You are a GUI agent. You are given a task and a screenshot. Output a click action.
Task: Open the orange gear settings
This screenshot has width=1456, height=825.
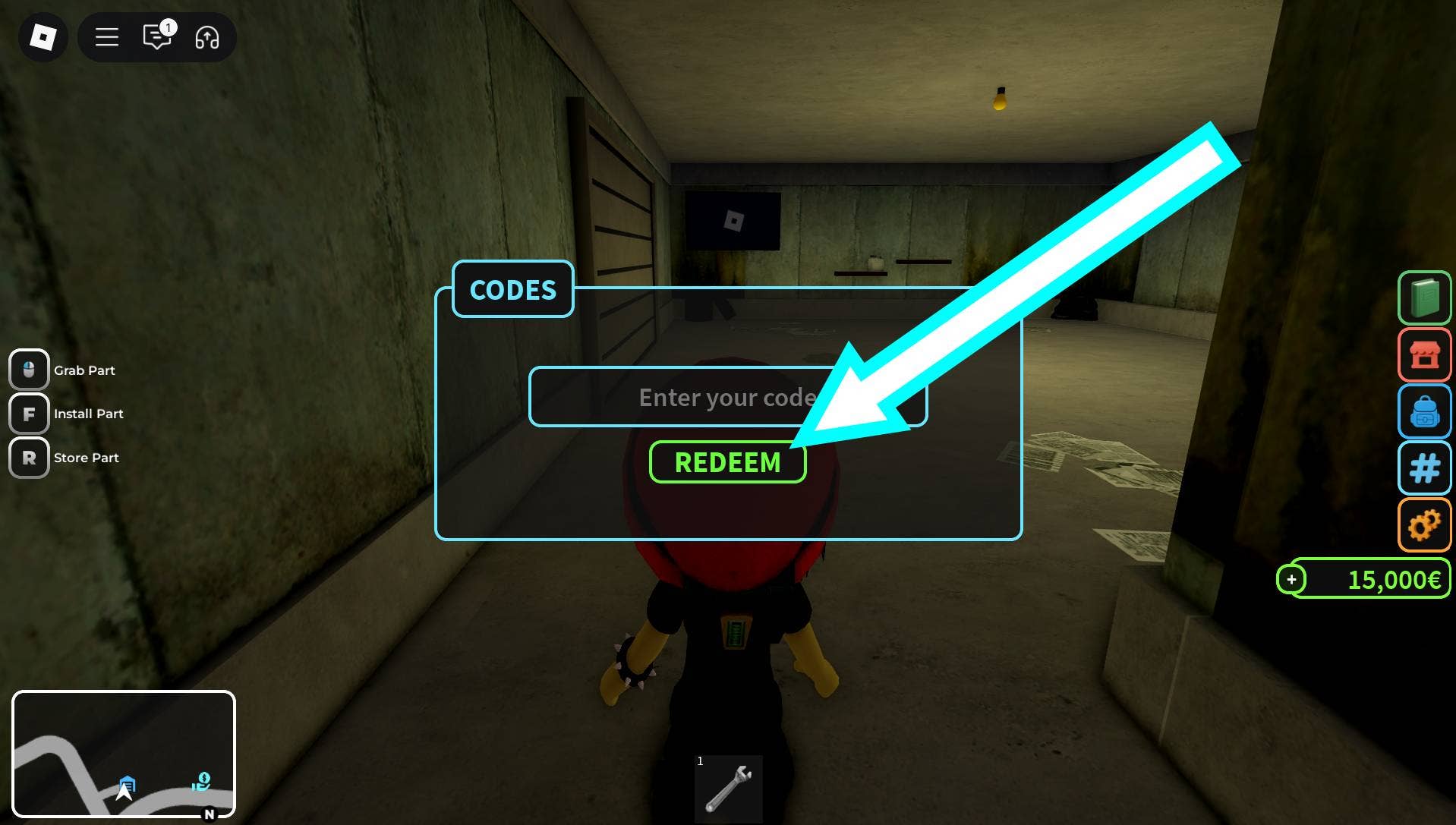click(x=1424, y=524)
